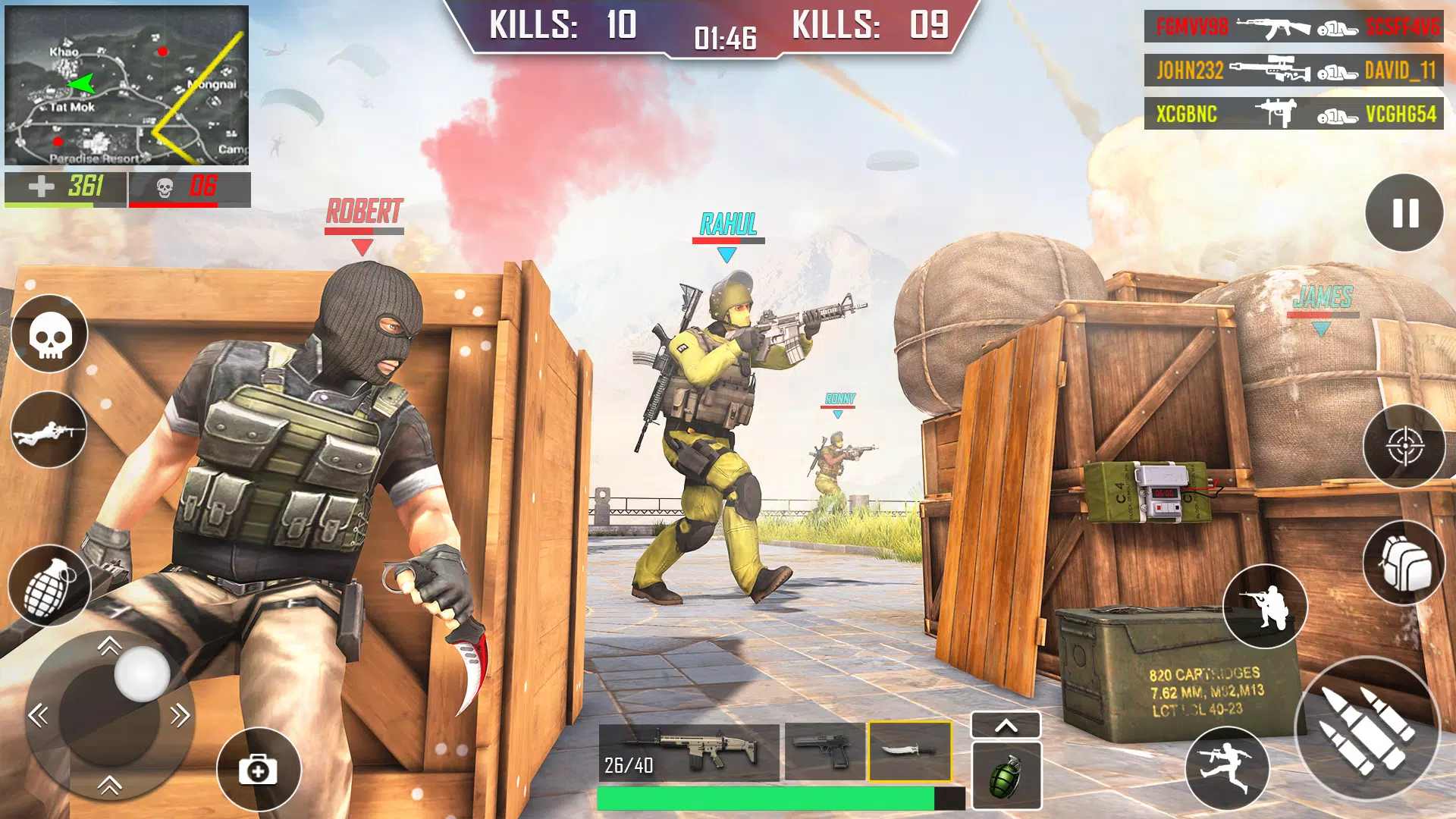Tap the virtual movement joystick knob

click(142, 673)
